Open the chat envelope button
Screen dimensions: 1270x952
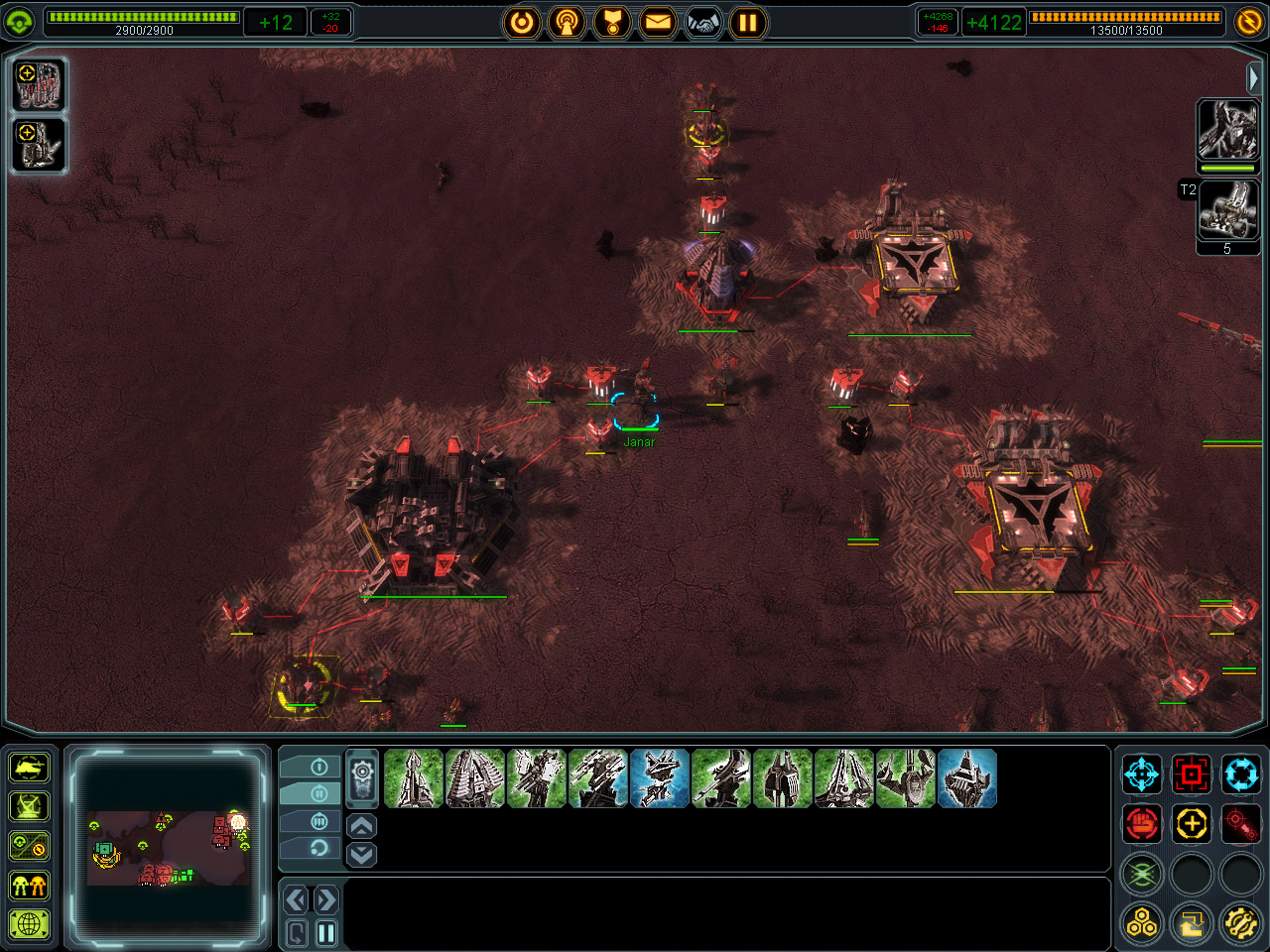(x=658, y=22)
